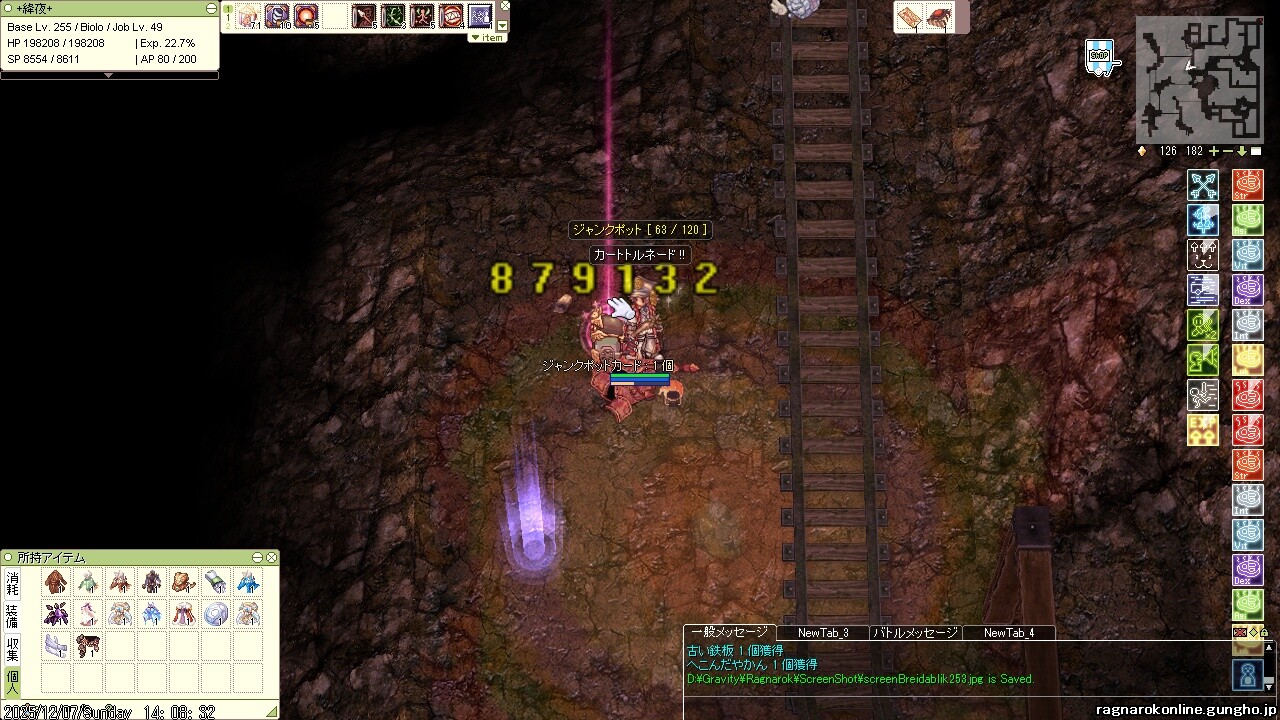
Task: Close the 所持アイテム inventory window
Action: 271,557
